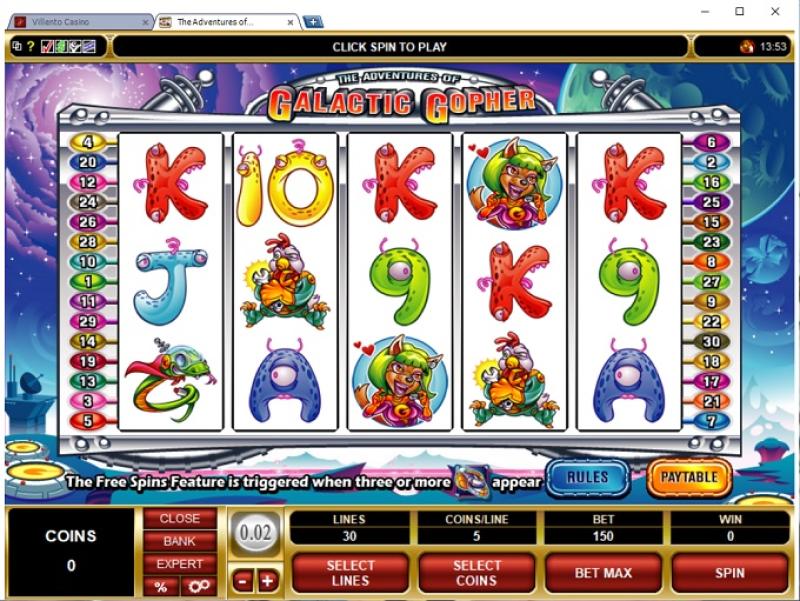800x601 pixels.
Task: View the game RULES
Action: 587,478
